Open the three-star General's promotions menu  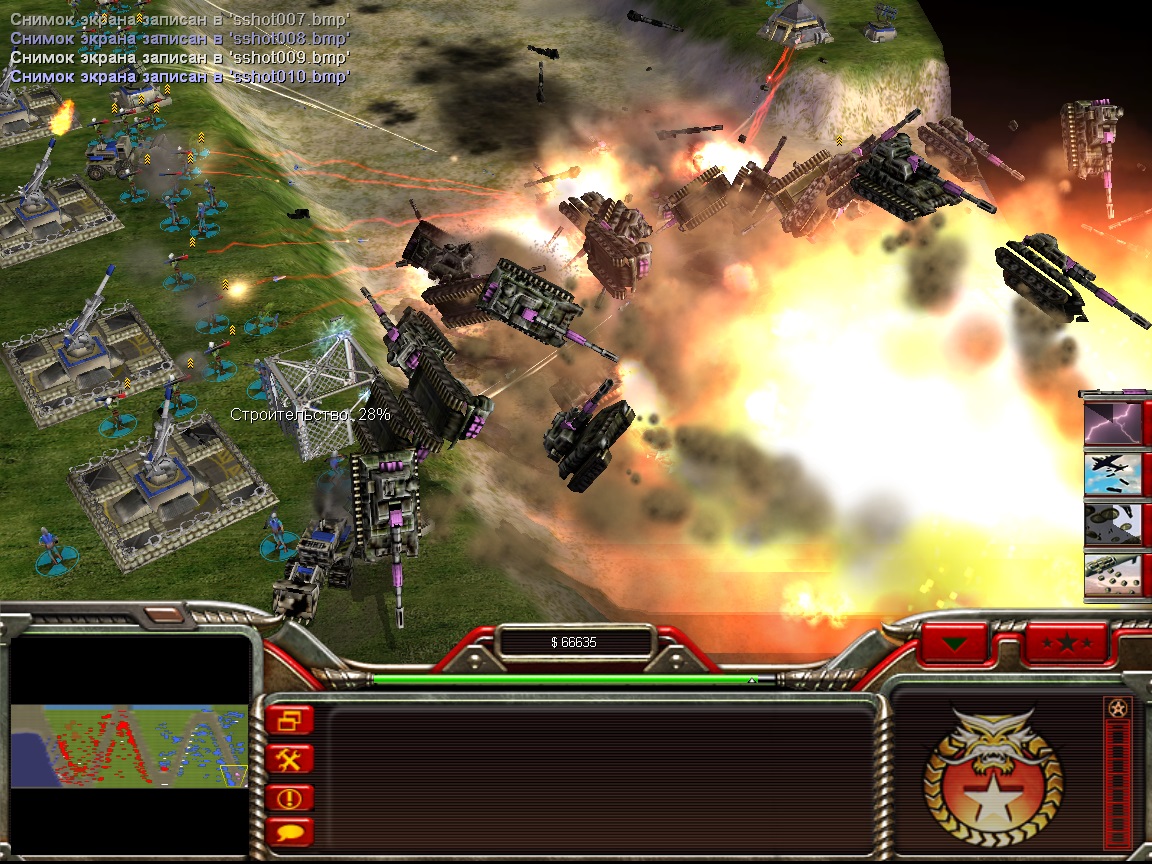coord(1067,643)
